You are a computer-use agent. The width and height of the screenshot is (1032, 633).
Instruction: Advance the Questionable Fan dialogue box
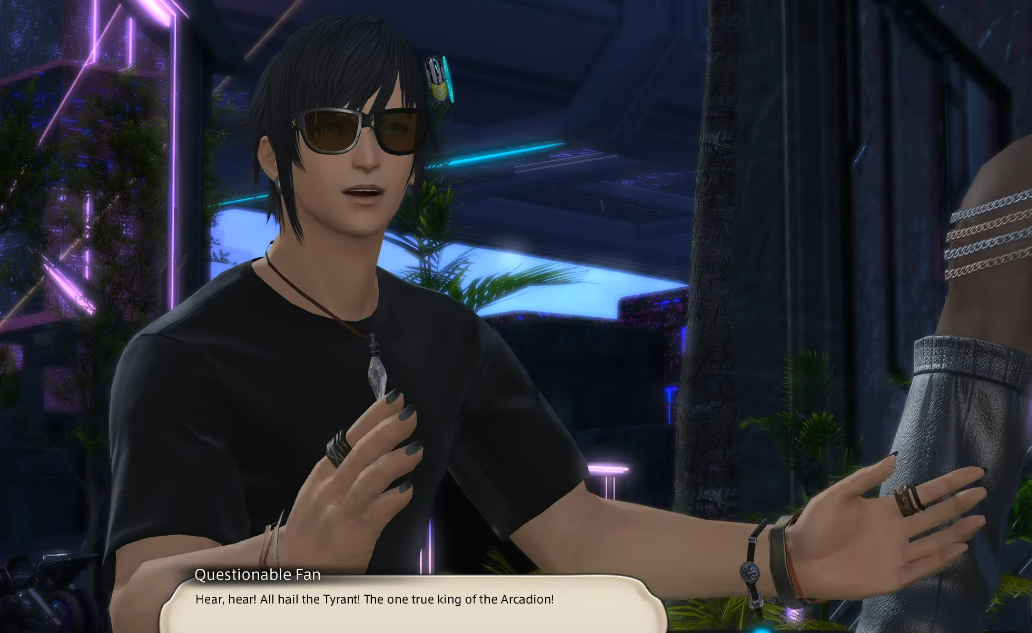410,603
